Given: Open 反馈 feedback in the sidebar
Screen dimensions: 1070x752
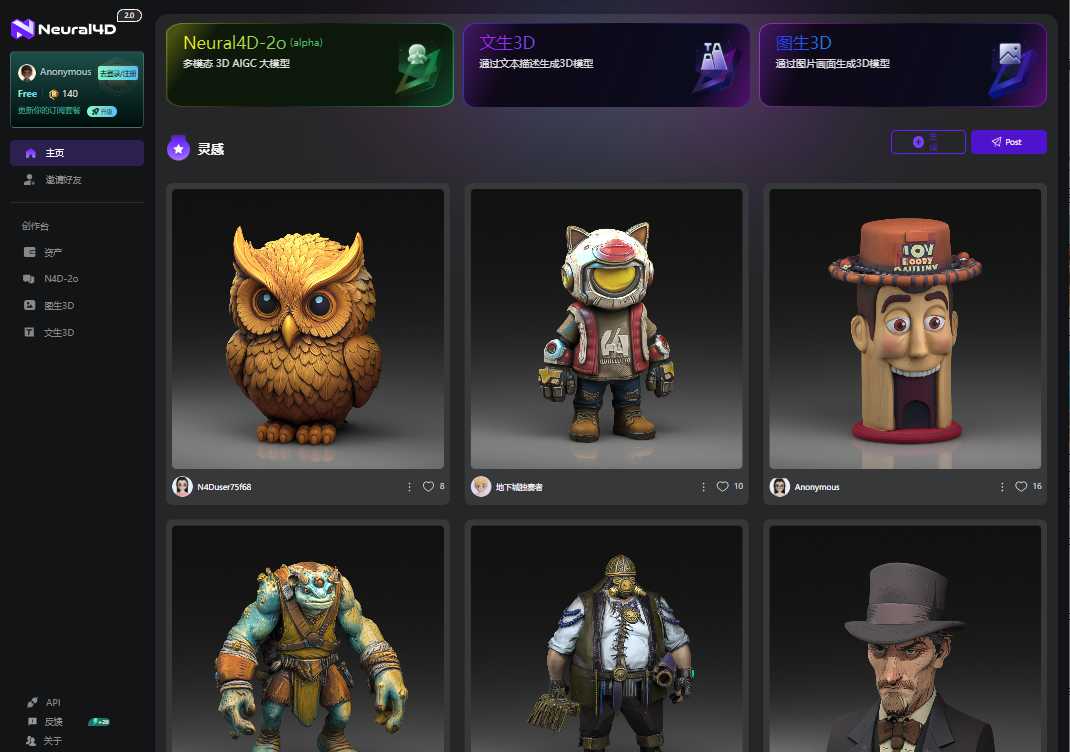Looking at the screenshot, I should (x=54, y=722).
